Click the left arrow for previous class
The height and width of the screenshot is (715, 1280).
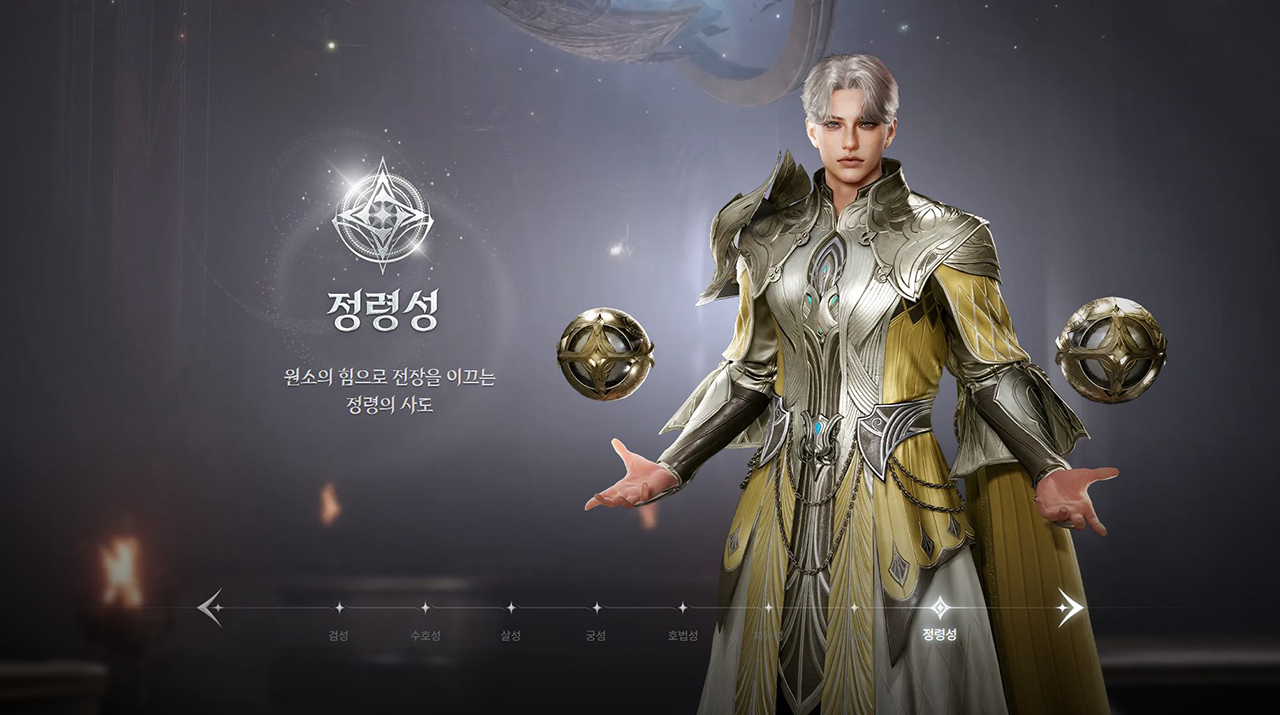(210, 608)
